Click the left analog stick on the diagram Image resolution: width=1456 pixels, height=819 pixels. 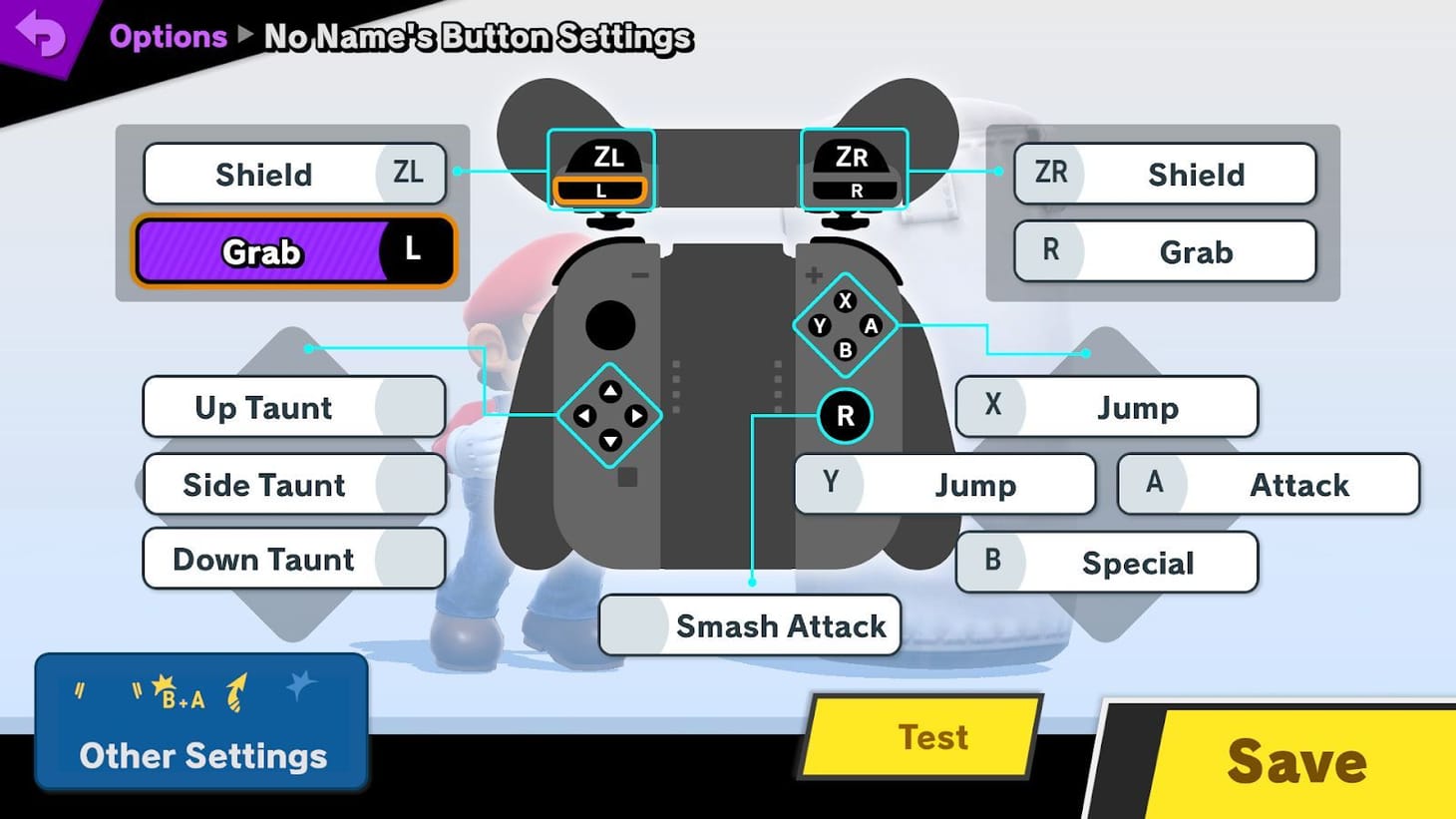coord(609,322)
